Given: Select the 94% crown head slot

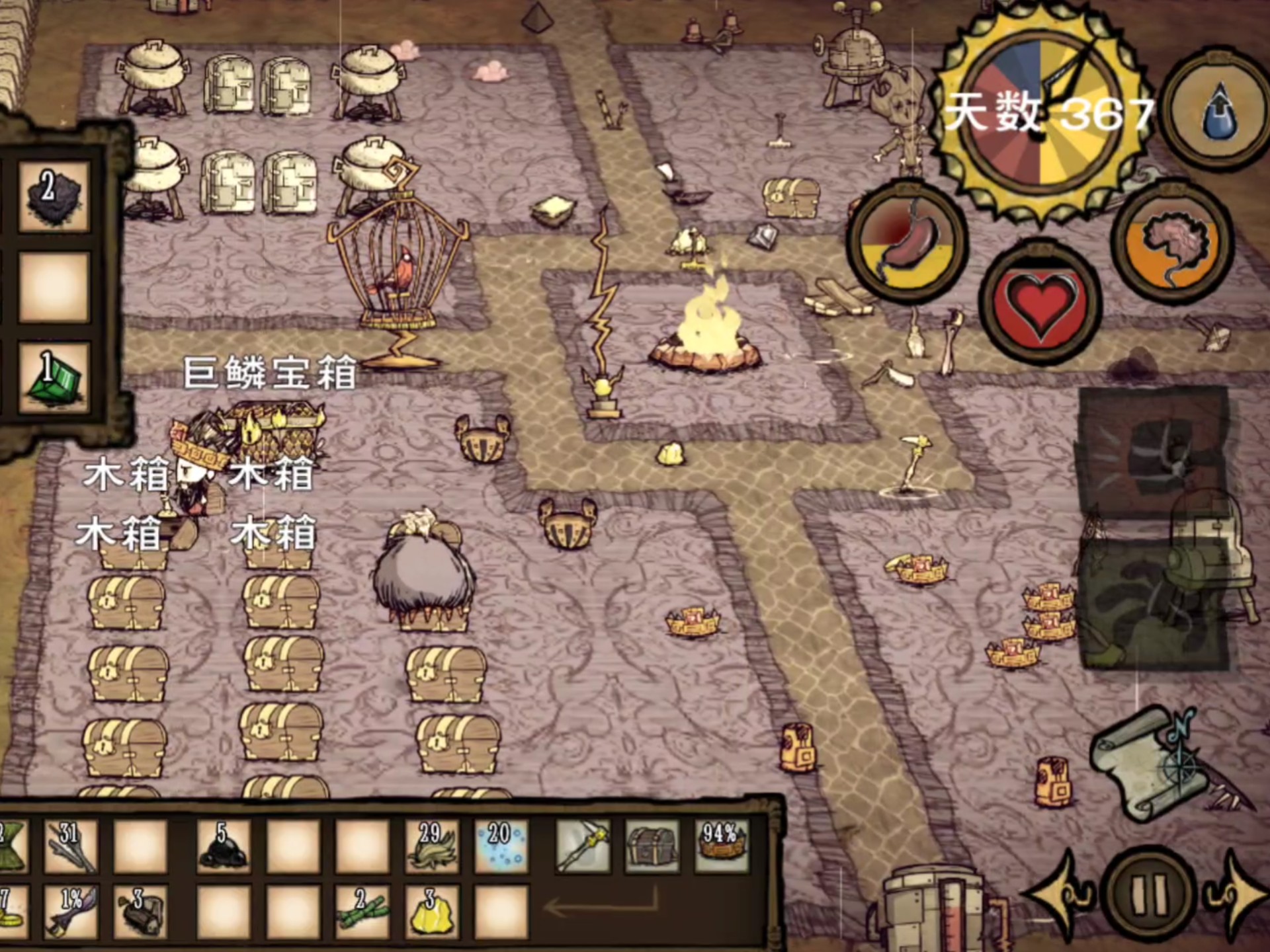Looking at the screenshot, I should (721, 847).
